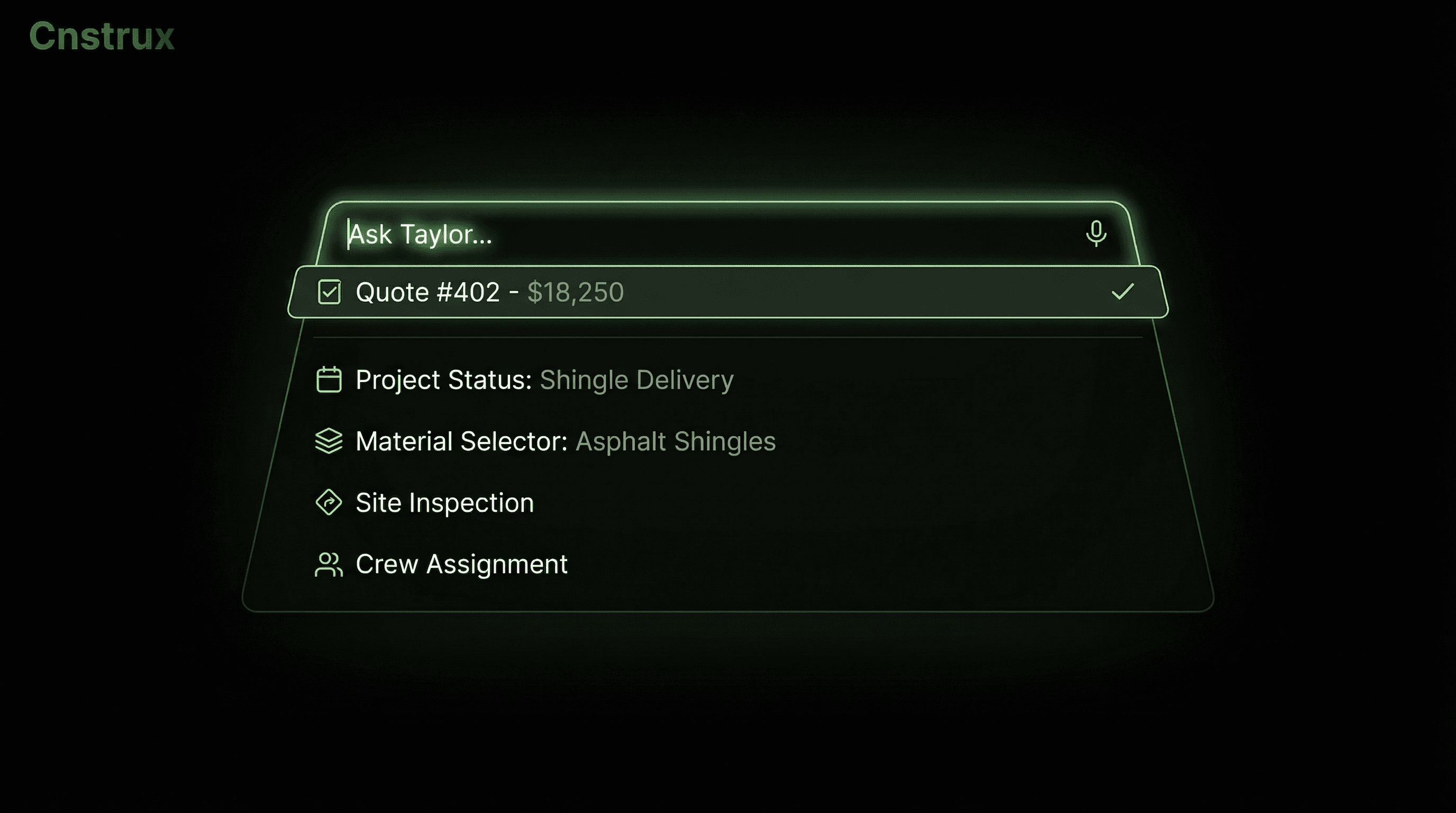Select the Crew Assignment menu item

(x=461, y=564)
